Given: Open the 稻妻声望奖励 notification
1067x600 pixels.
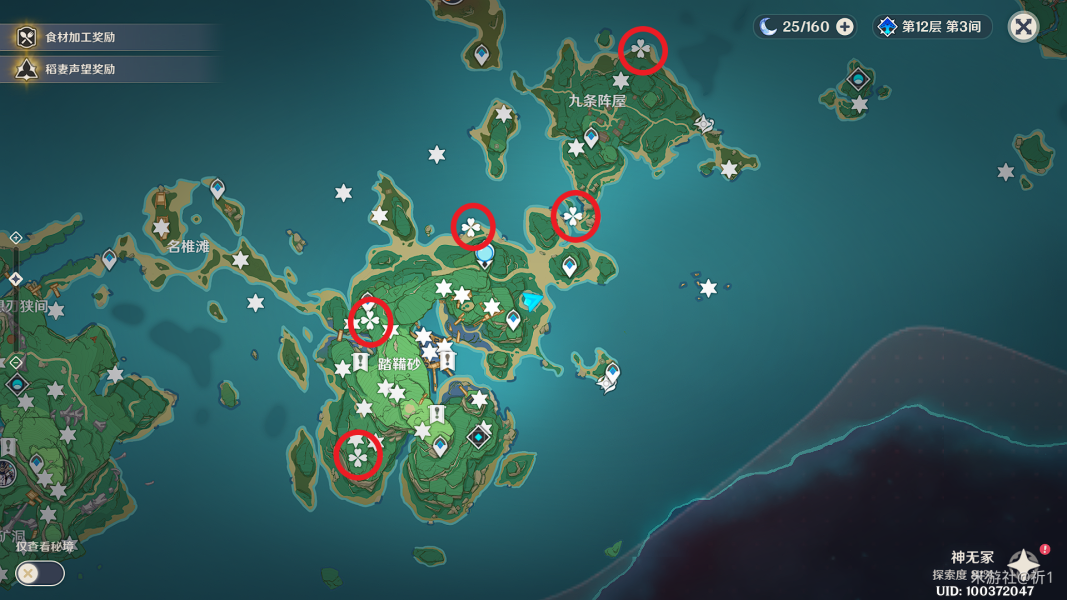Looking at the screenshot, I should pos(80,69).
